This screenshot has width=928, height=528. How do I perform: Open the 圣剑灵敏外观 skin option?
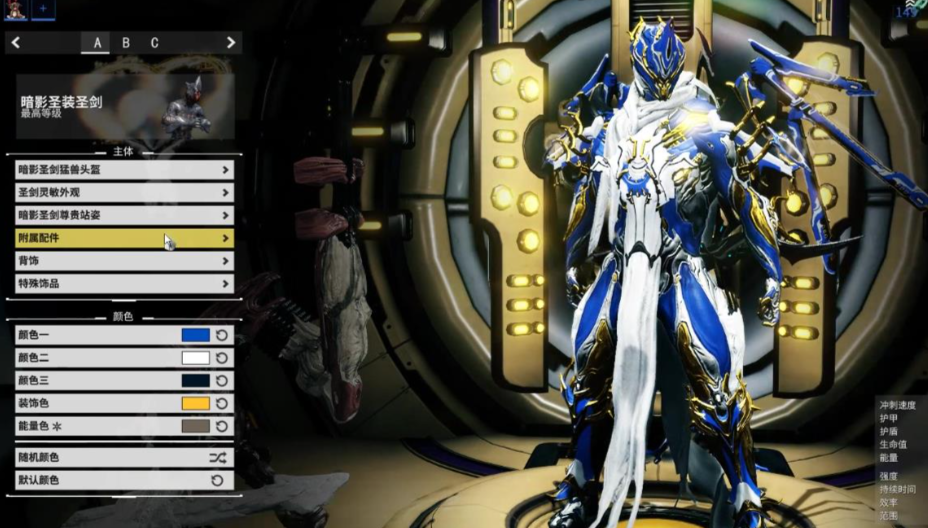point(124,192)
